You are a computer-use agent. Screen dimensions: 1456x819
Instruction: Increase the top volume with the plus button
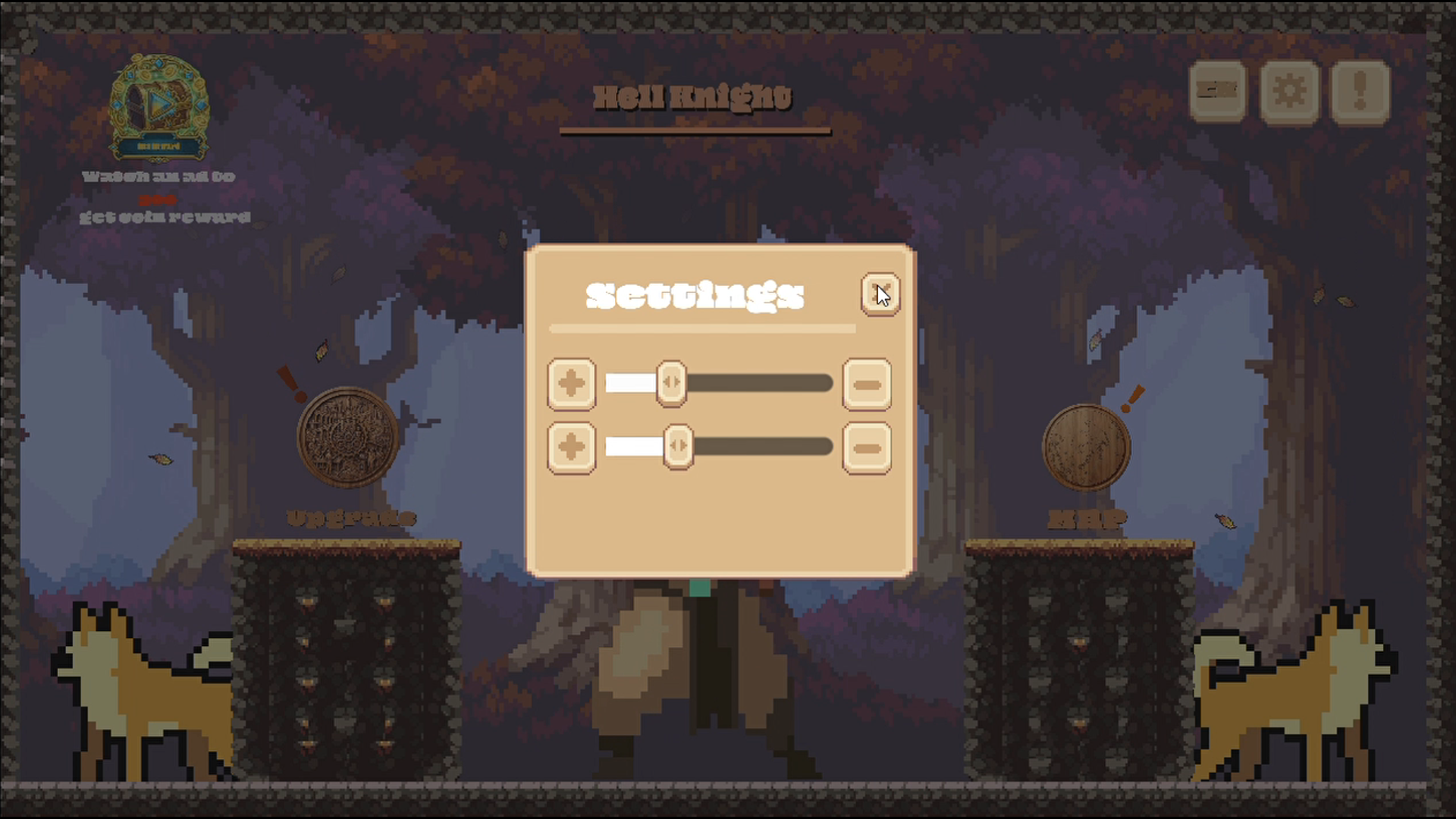pyautogui.click(x=573, y=384)
